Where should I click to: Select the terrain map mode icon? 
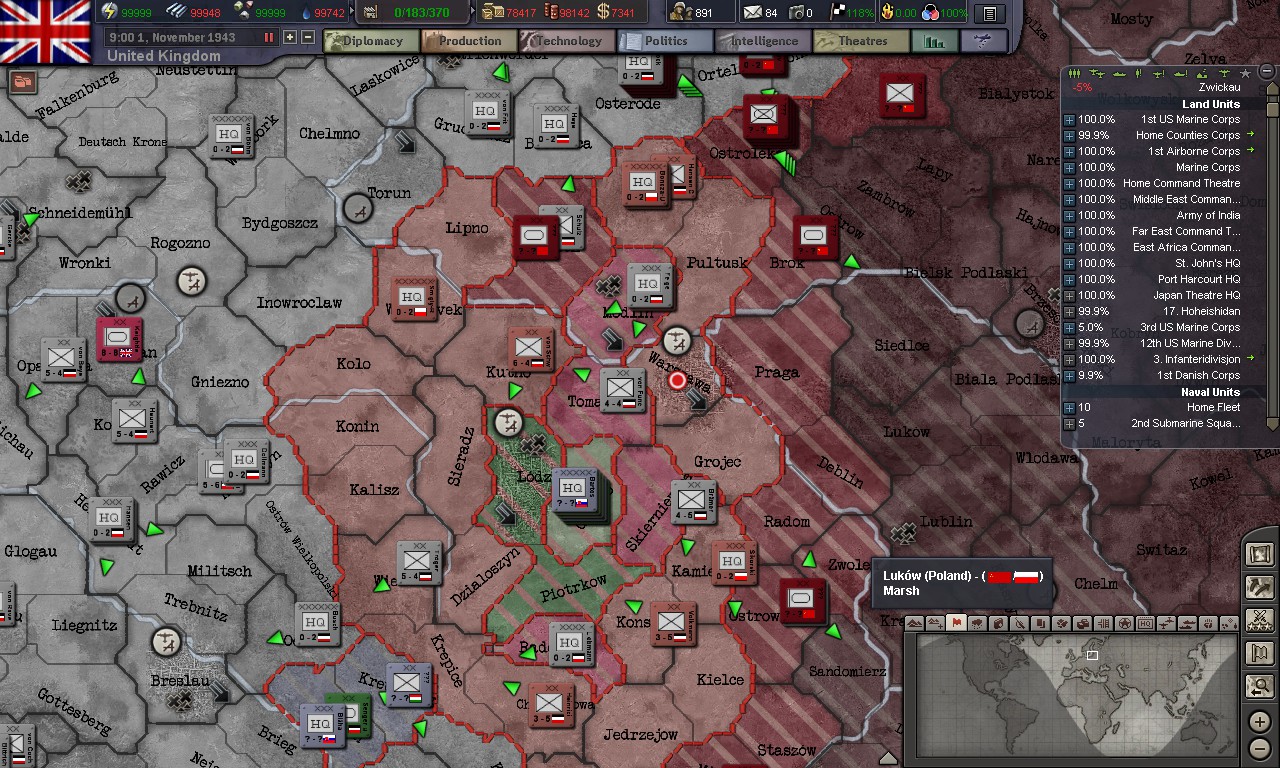914,625
